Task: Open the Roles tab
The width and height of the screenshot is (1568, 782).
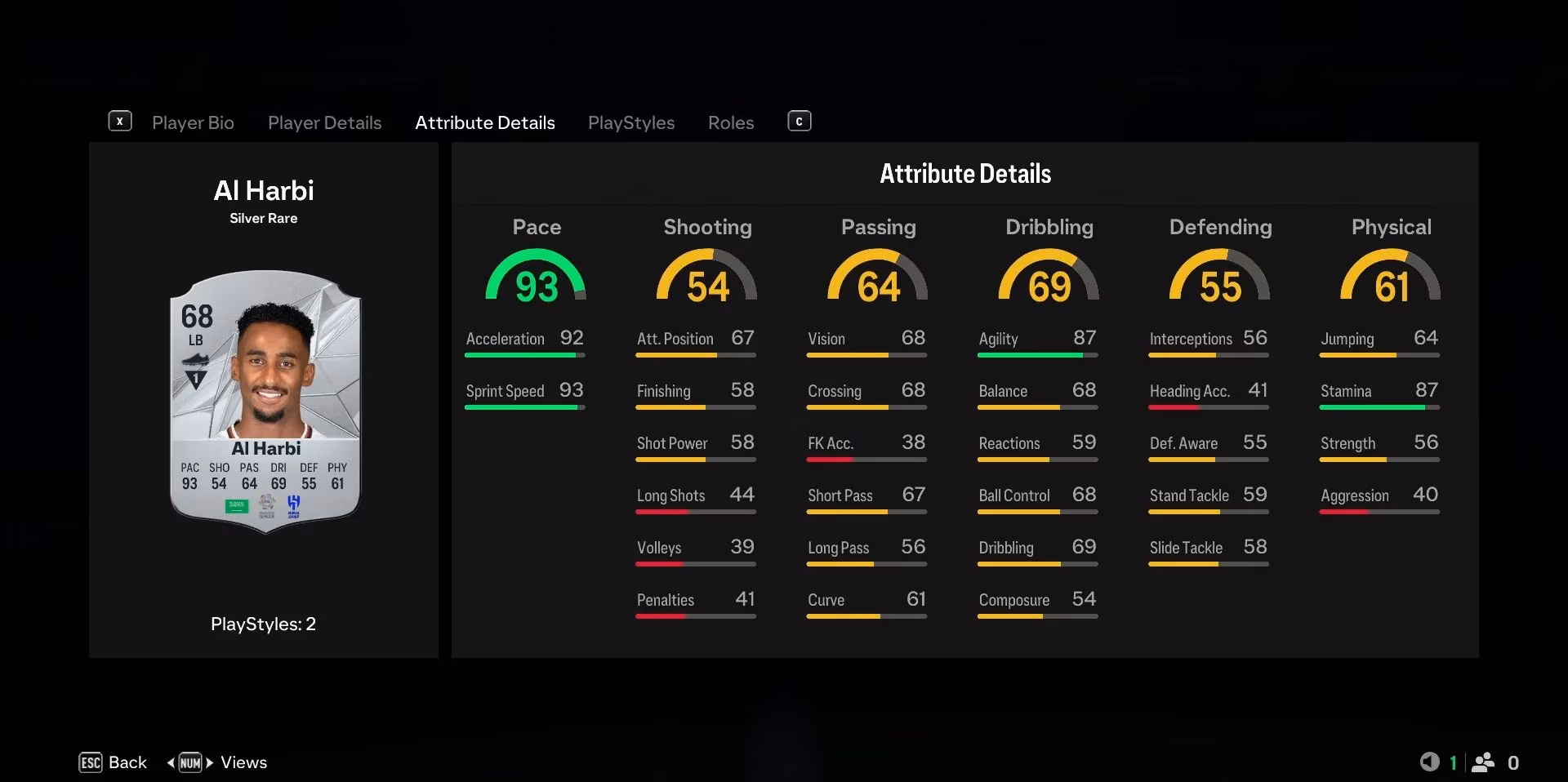Action: point(730,122)
